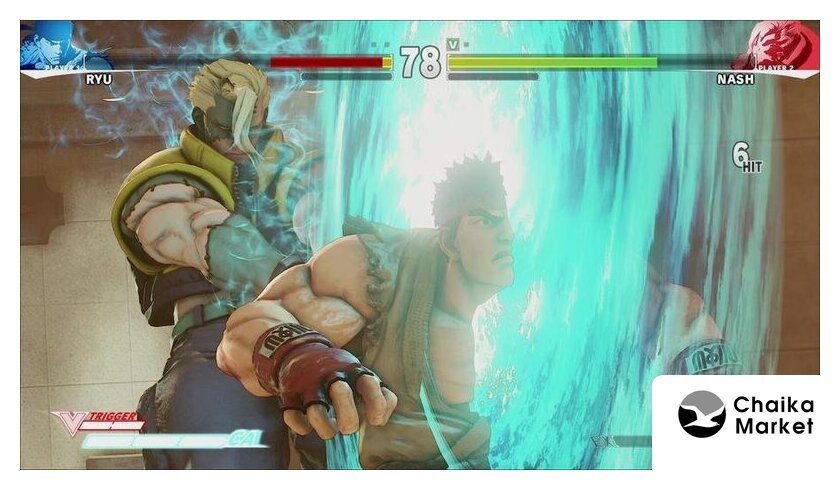
Task: Open the Chaika Market logo
Action: pos(746,415)
